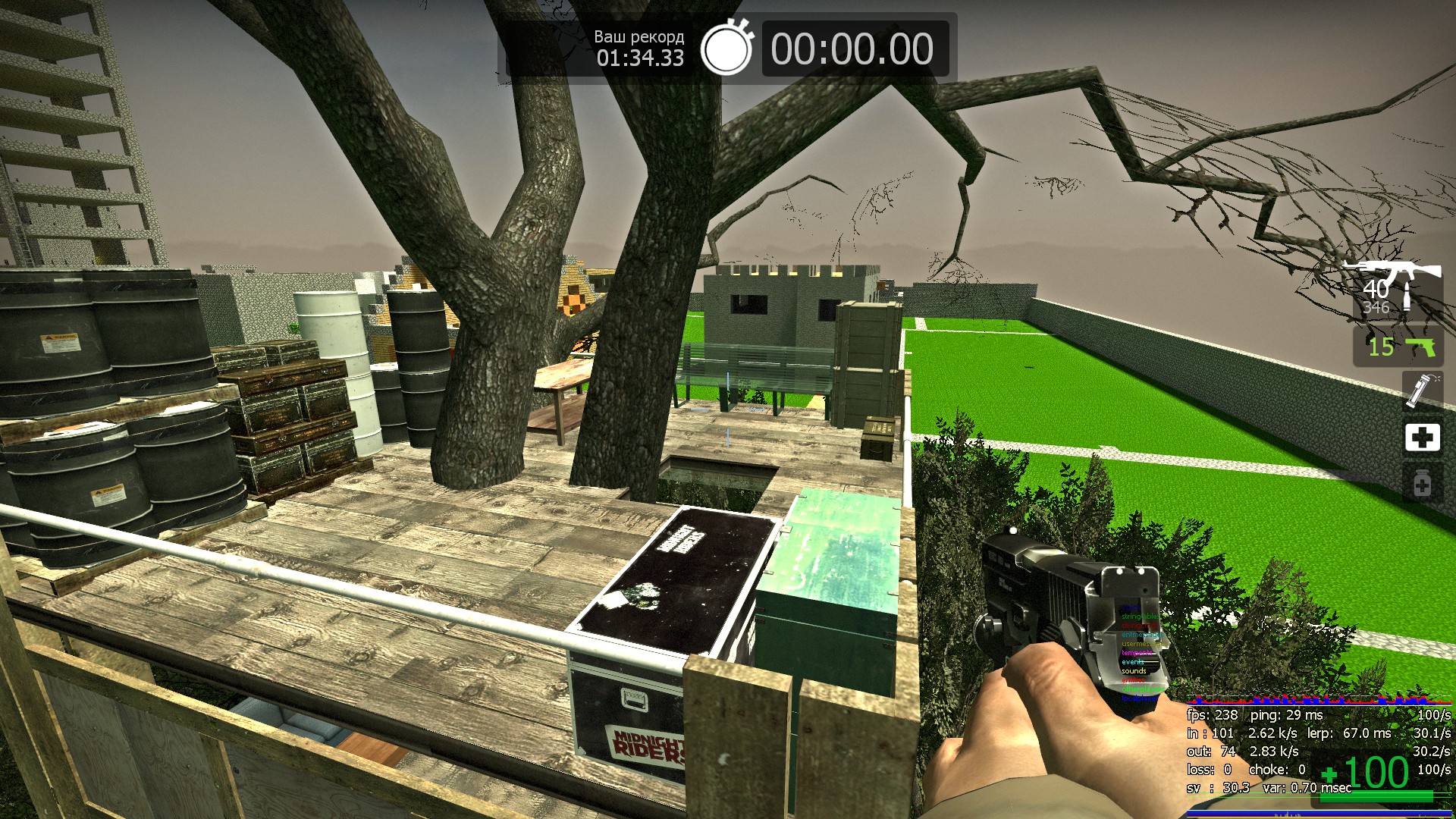Click the stopwatch icon beside the timer
The height and width of the screenshot is (819, 1456).
pos(726,49)
